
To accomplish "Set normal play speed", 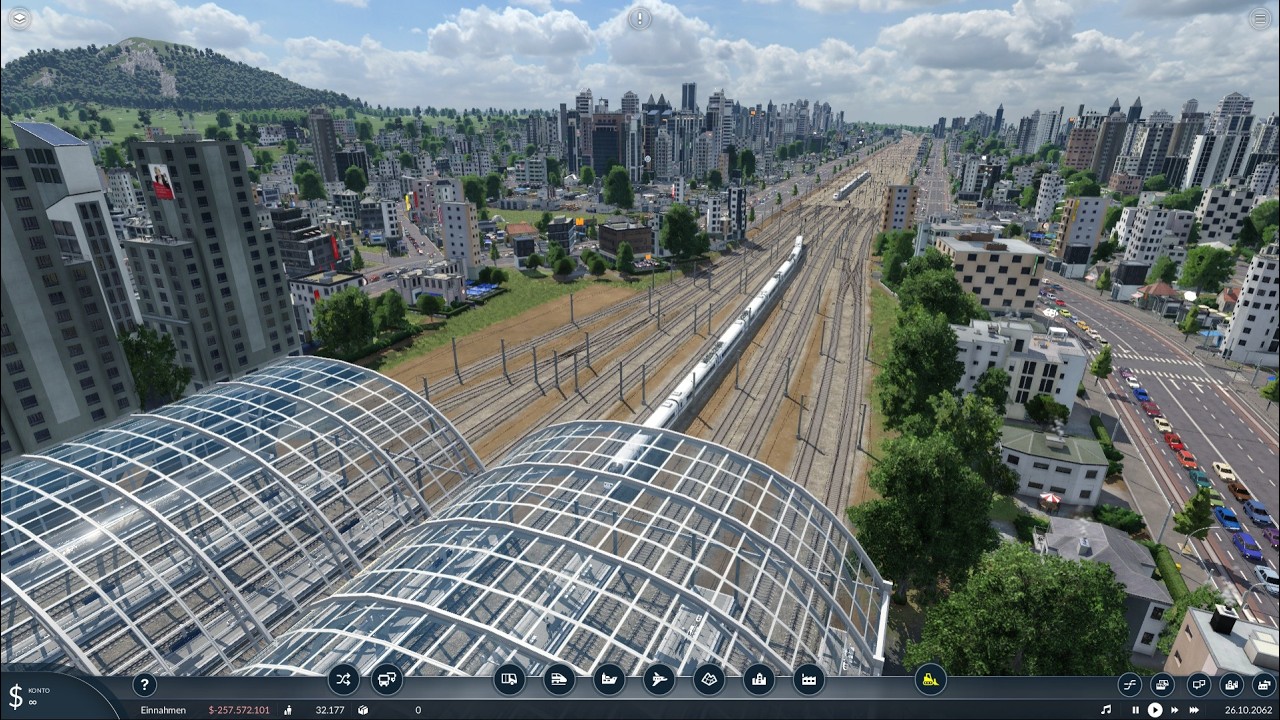I will (1155, 710).
